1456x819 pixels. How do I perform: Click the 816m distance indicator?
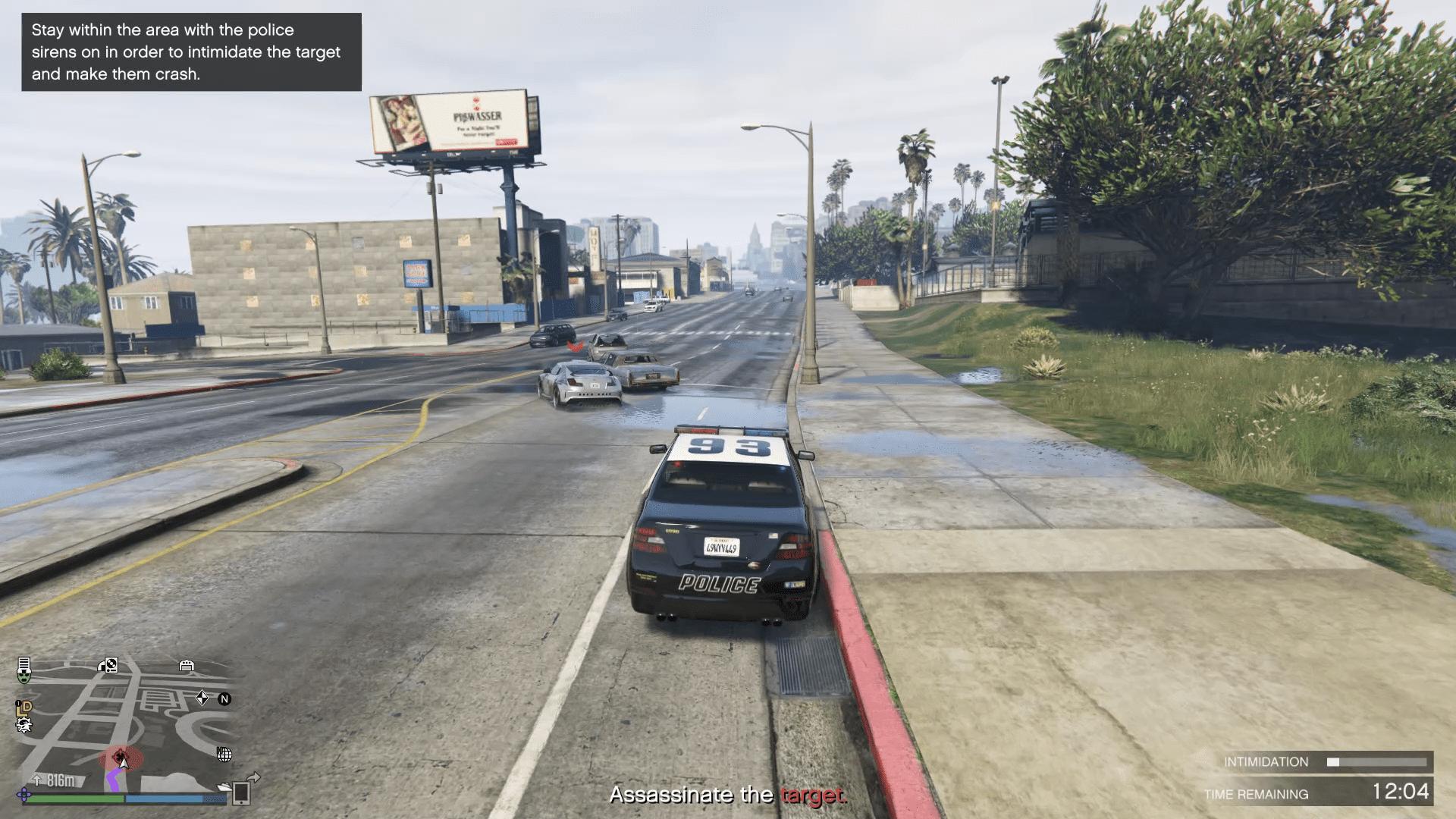pos(60,780)
